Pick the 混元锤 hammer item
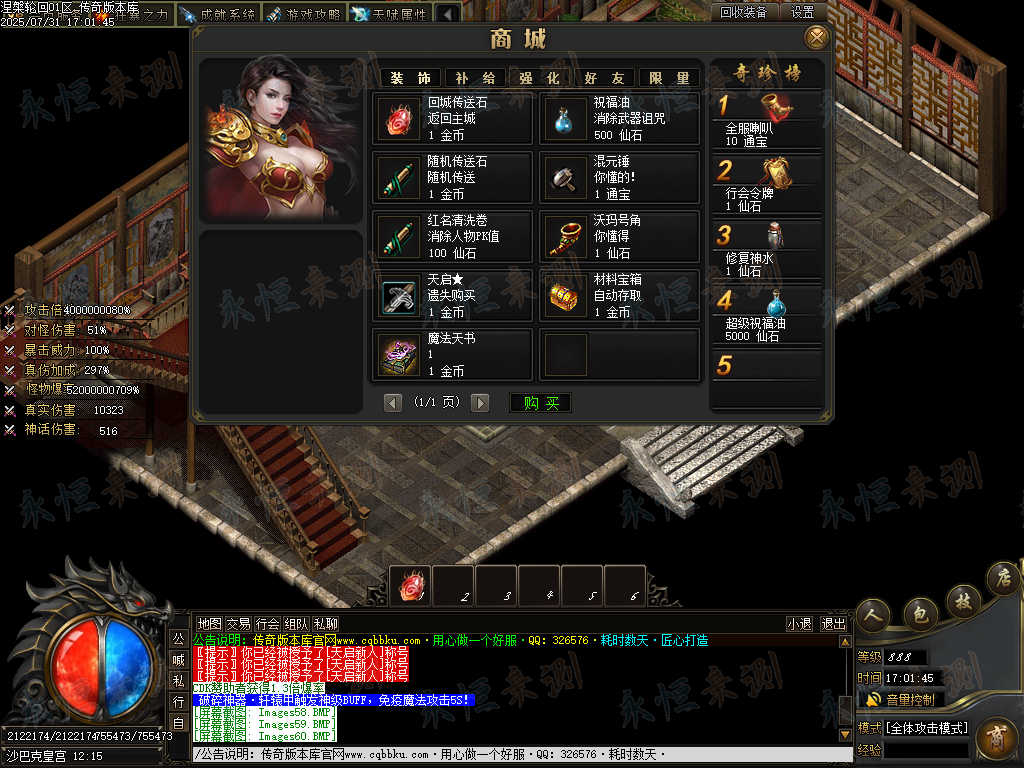1024x768 pixels. click(x=619, y=178)
